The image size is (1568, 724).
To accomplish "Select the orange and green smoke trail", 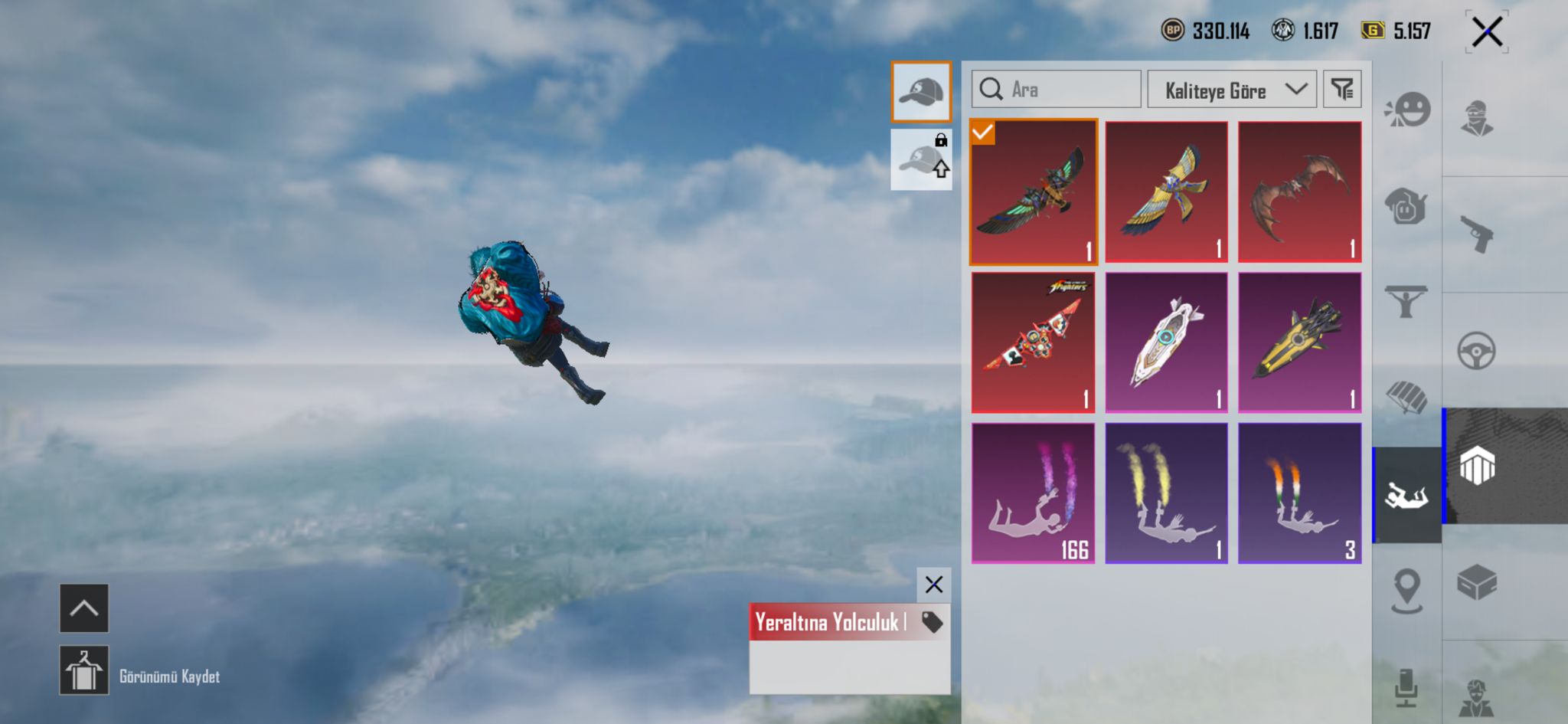I will tap(1299, 493).
